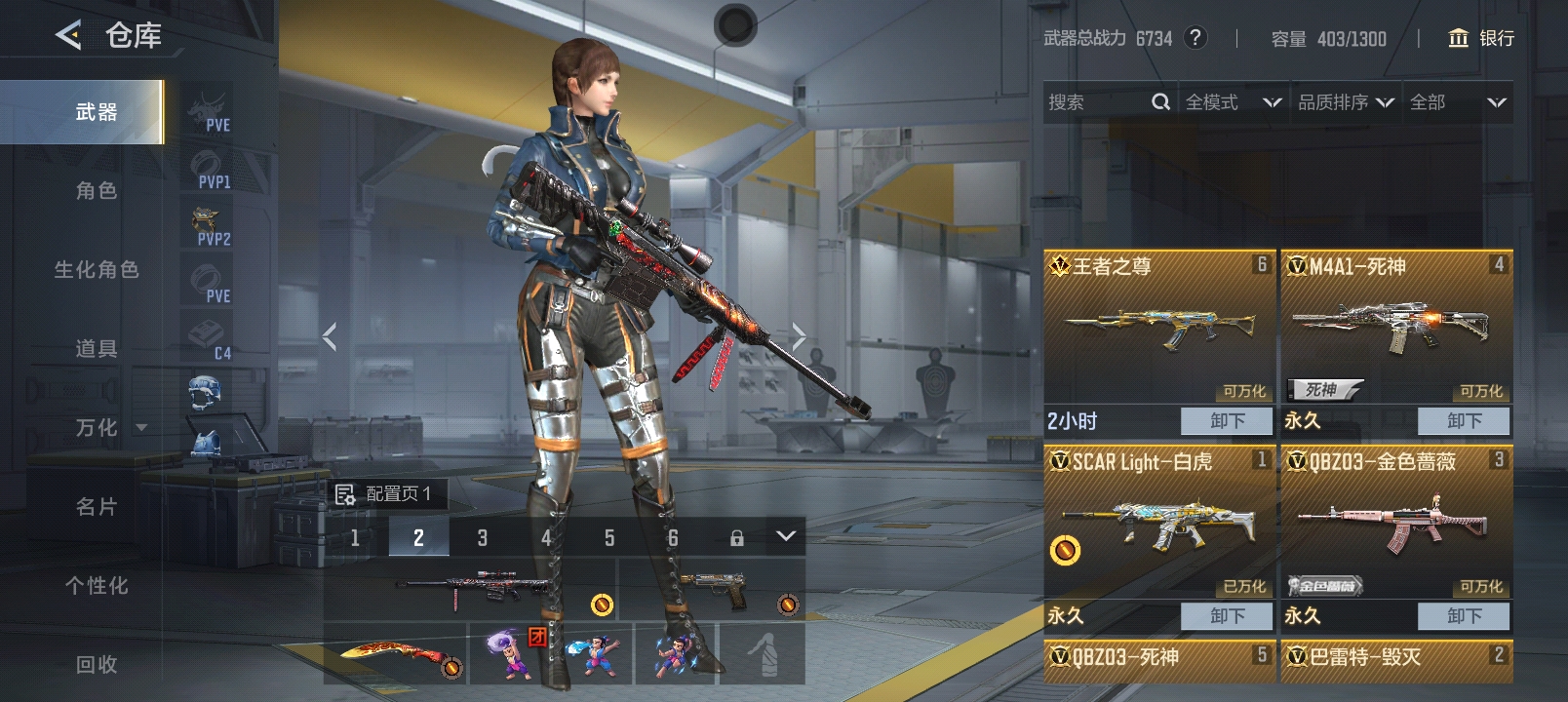1568x702 pixels.
Task: Switch to the 角色 character tab
Action: coord(96,191)
